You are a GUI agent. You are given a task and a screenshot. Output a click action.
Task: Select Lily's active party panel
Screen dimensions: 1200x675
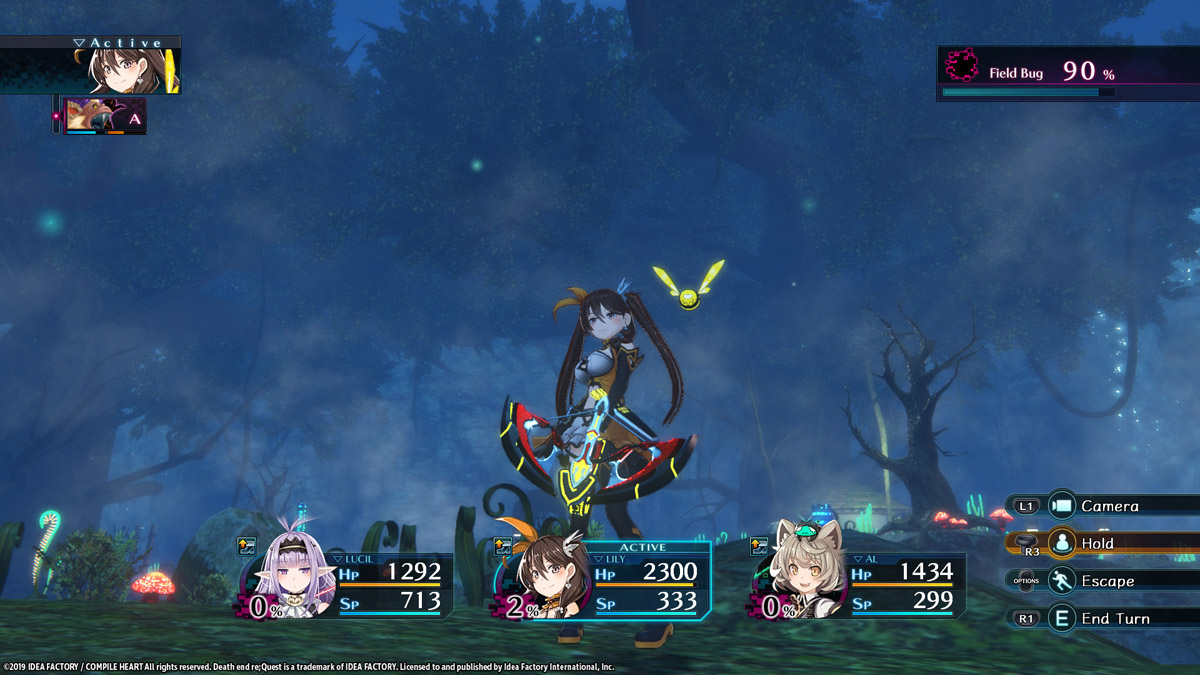tap(603, 581)
